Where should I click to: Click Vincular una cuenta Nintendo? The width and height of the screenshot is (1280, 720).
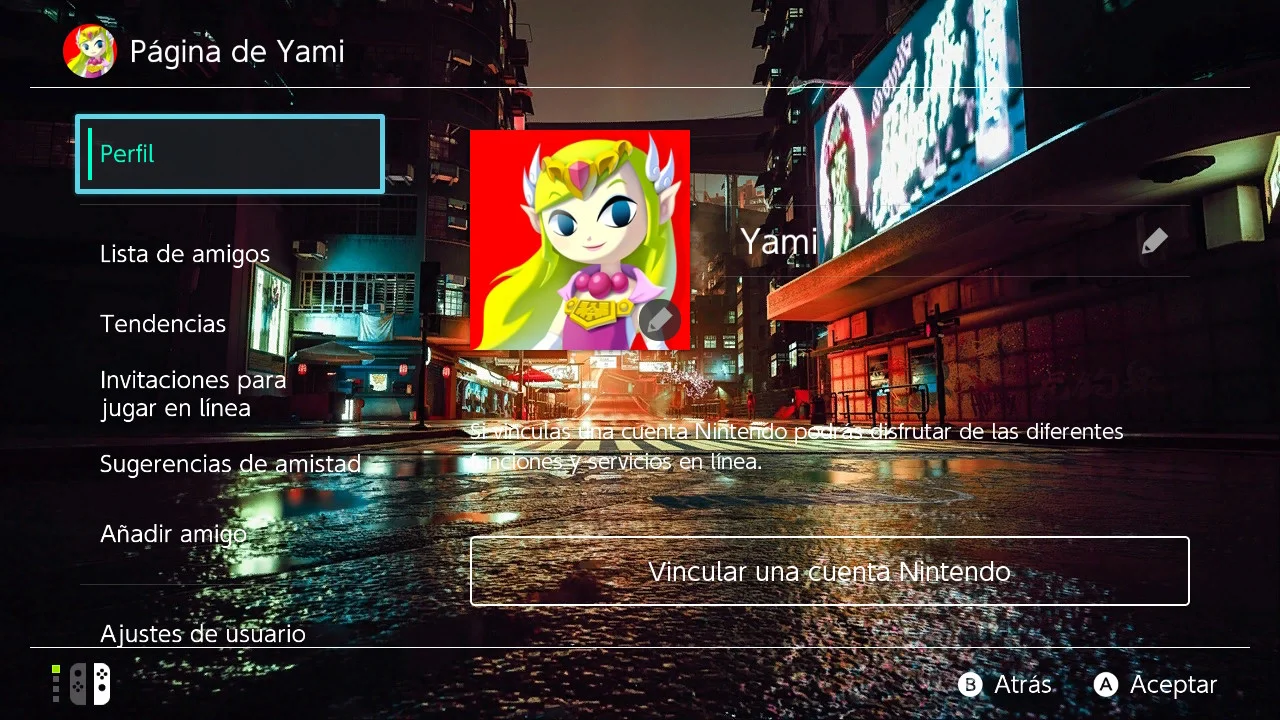coord(828,571)
